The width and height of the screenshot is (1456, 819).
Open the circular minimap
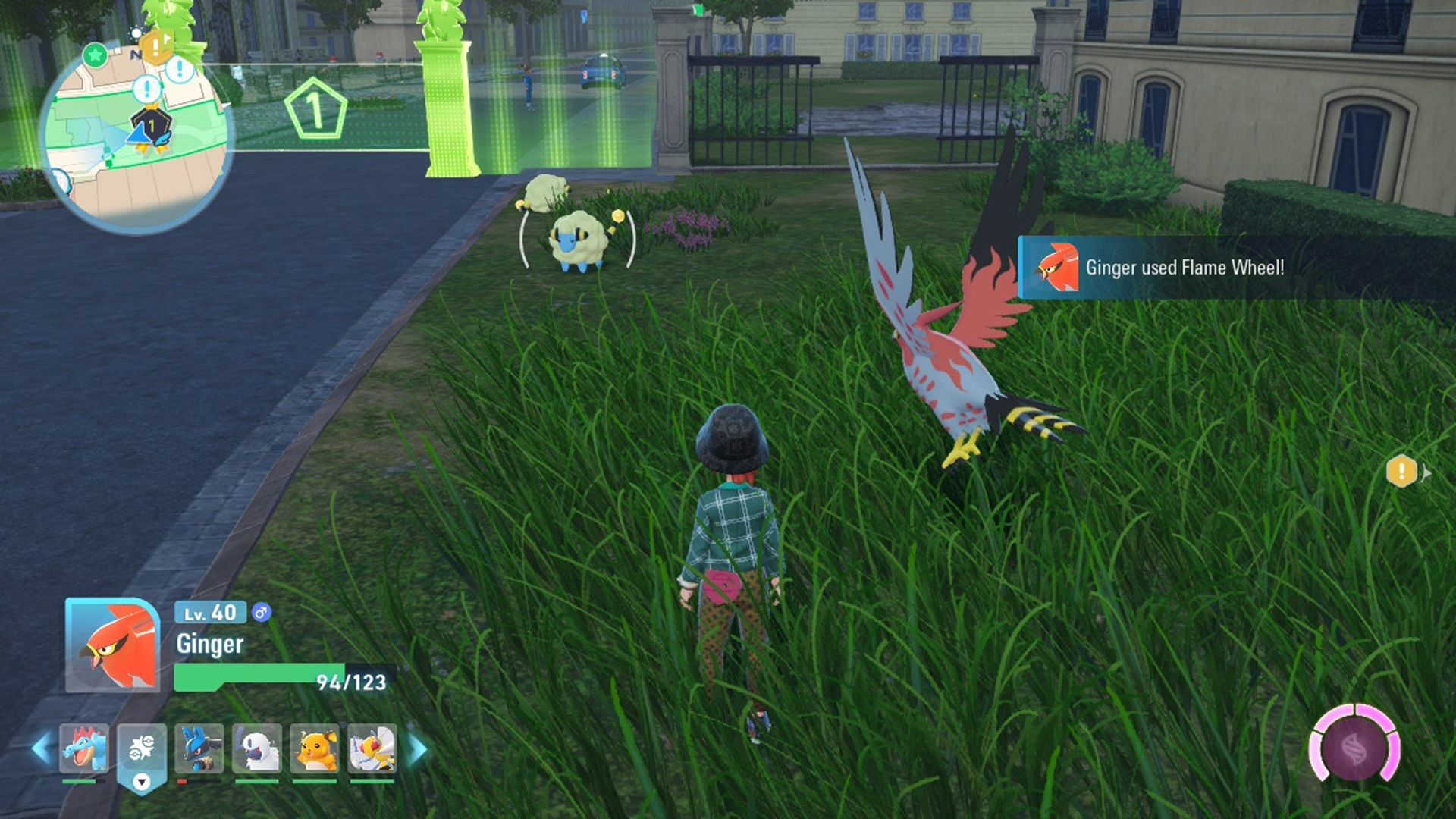pos(135,140)
